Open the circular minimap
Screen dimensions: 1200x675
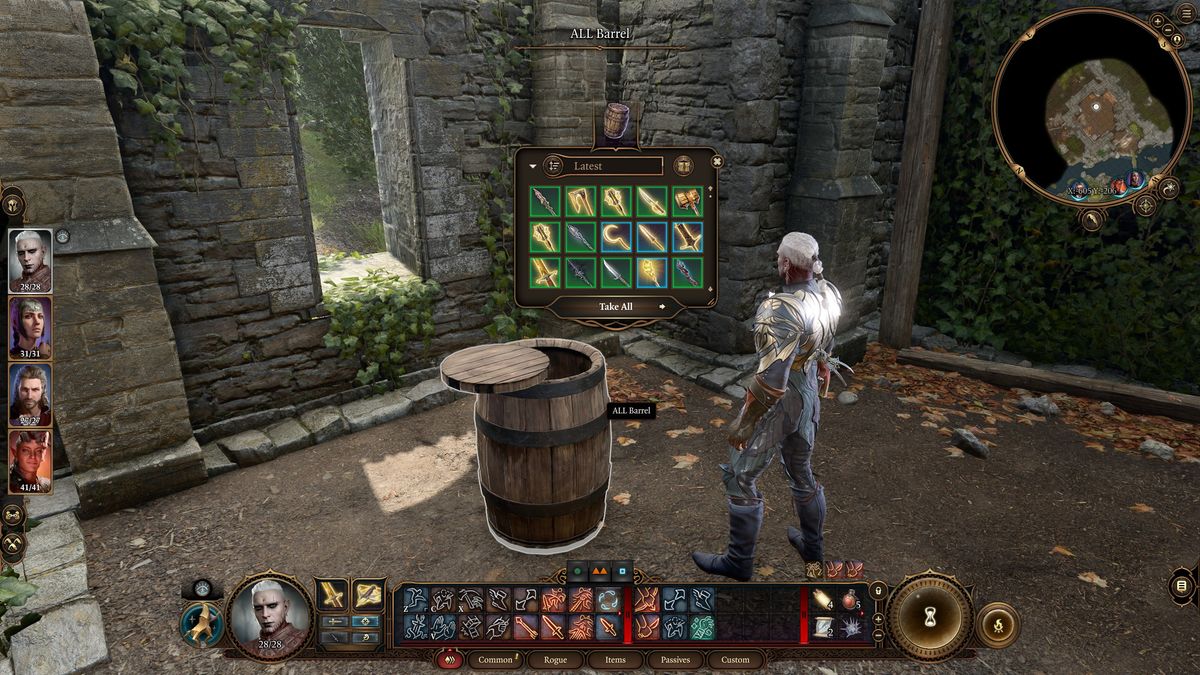1096,107
